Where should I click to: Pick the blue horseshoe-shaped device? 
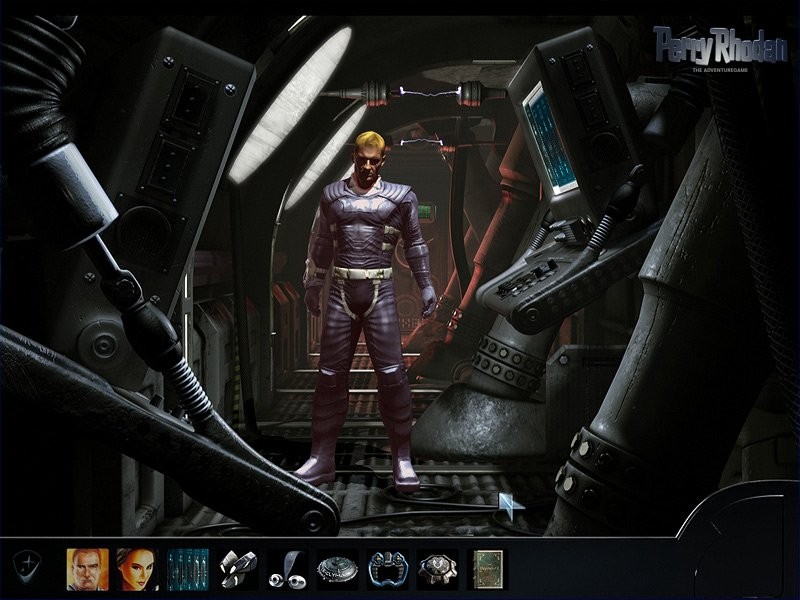coord(387,568)
